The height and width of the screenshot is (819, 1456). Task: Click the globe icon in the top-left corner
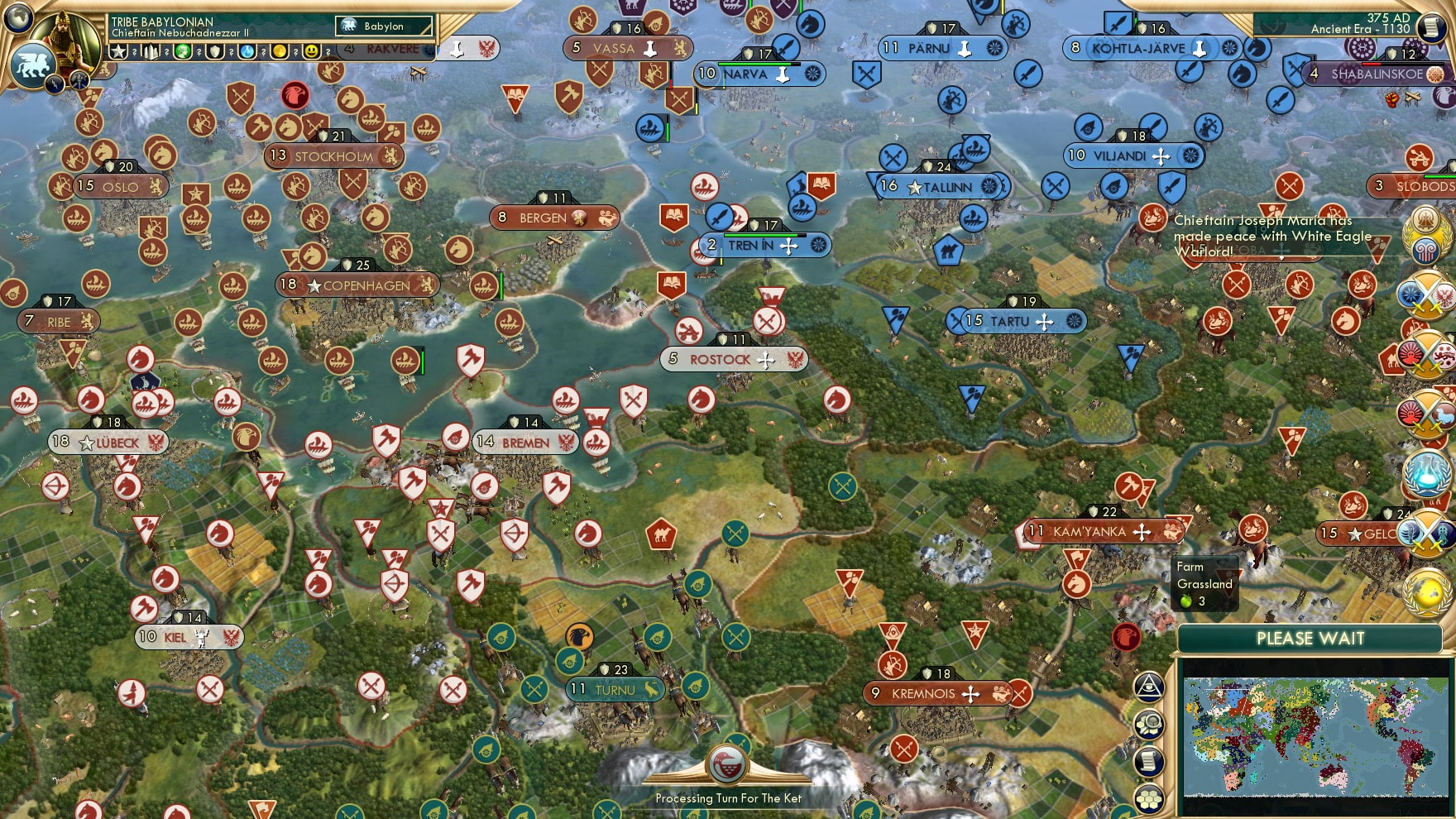(x=18, y=17)
